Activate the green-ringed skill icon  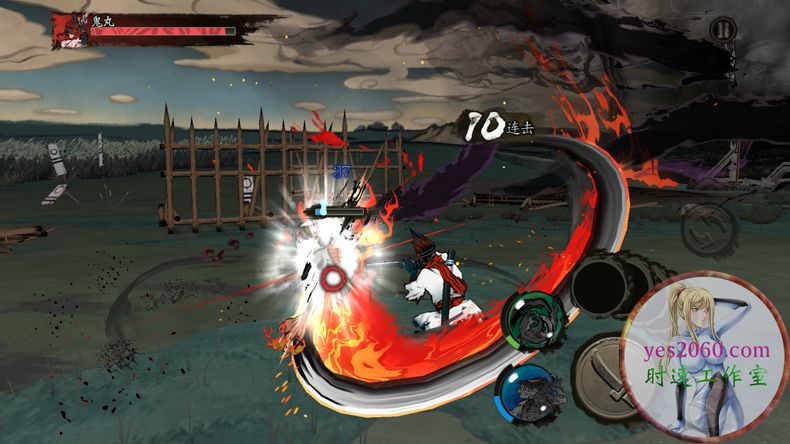[x=530, y=320]
